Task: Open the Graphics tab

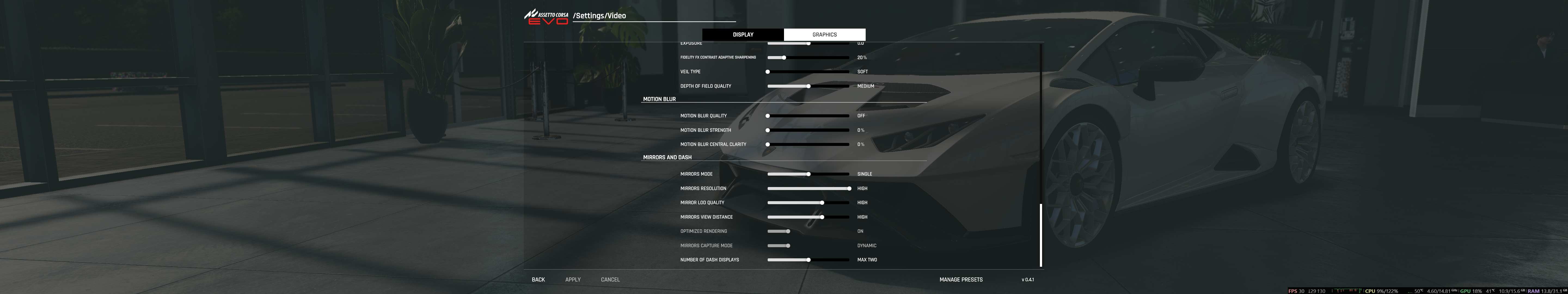Action: [x=824, y=35]
